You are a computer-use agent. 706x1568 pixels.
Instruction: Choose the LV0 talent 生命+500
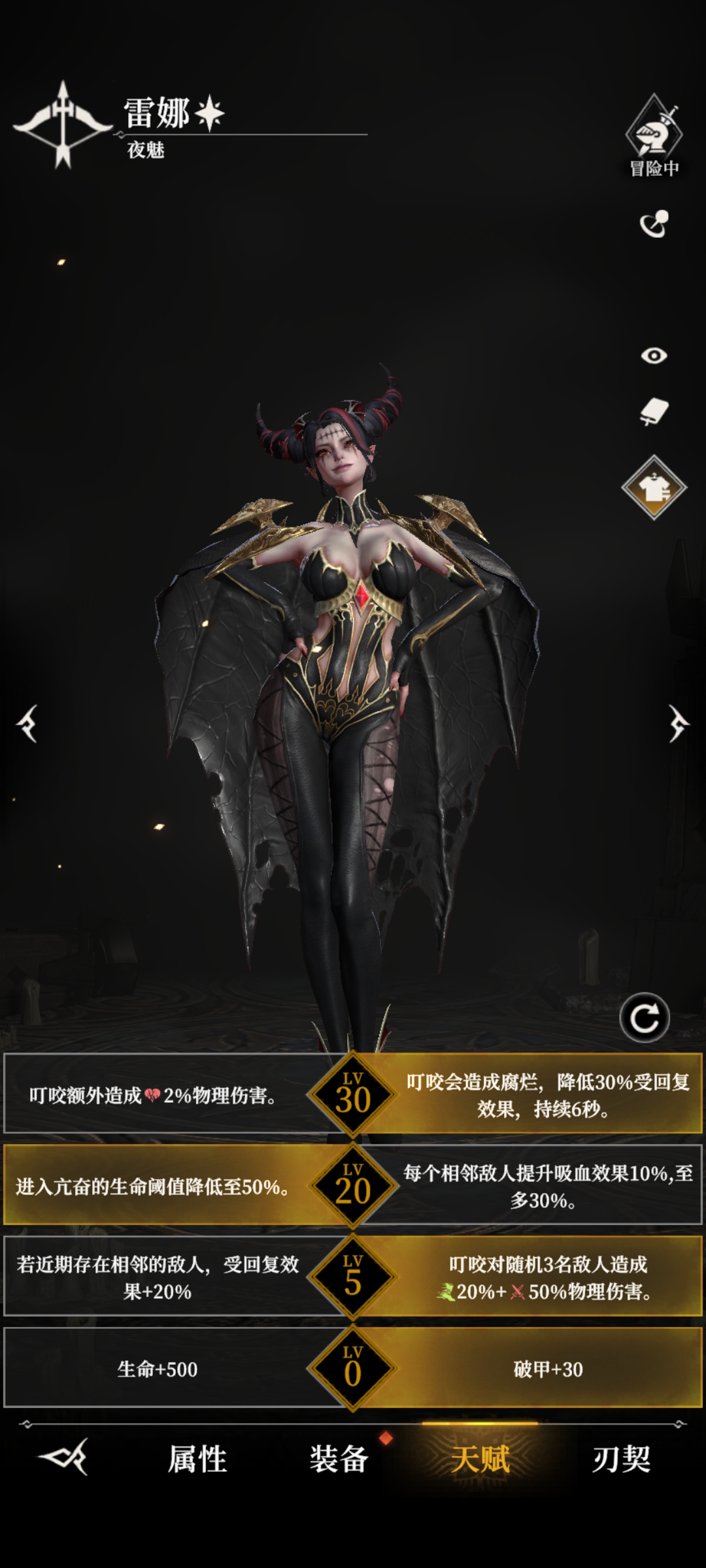[157, 1369]
